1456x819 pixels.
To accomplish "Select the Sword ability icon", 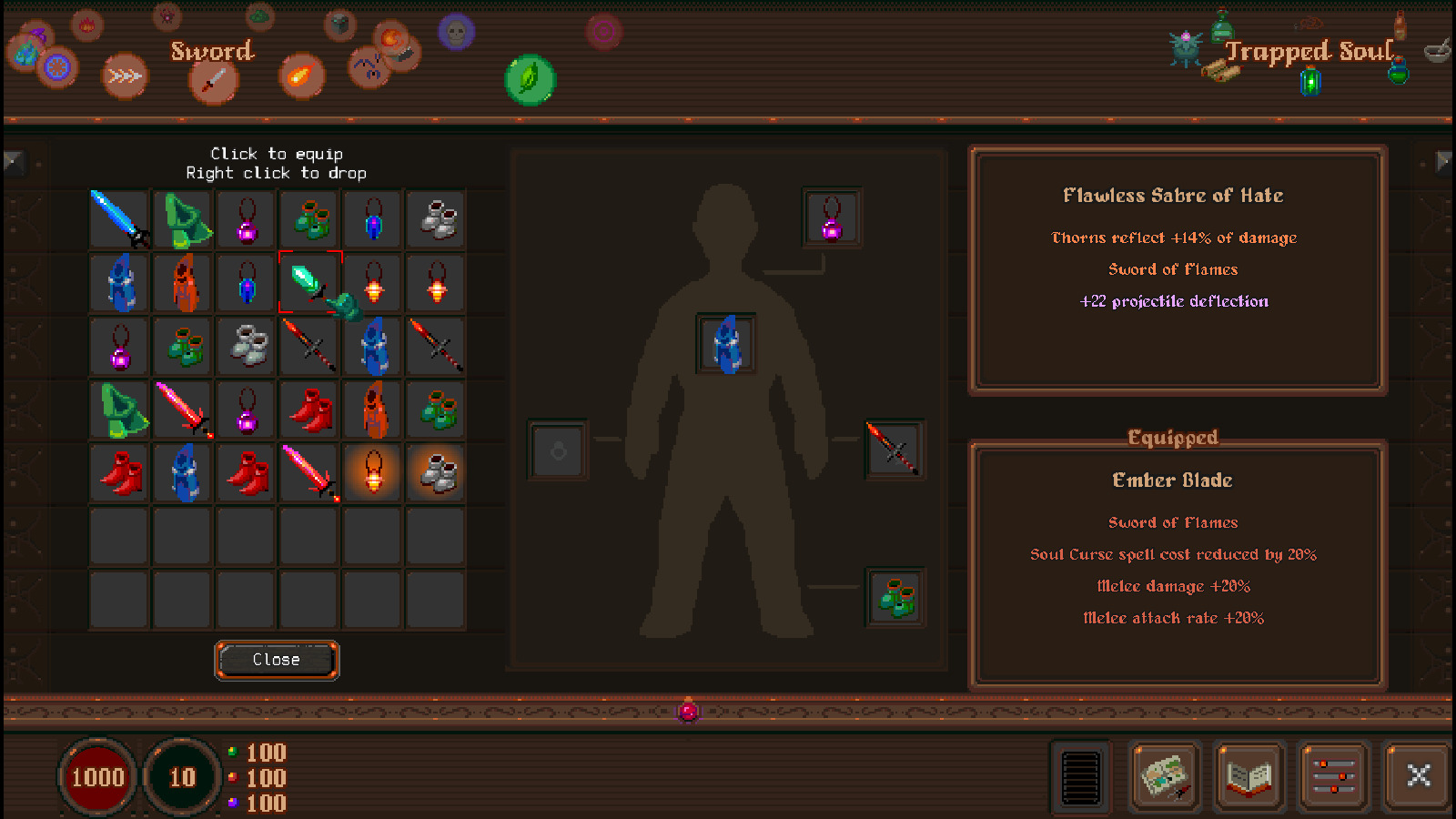I will click(x=214, y=82).
